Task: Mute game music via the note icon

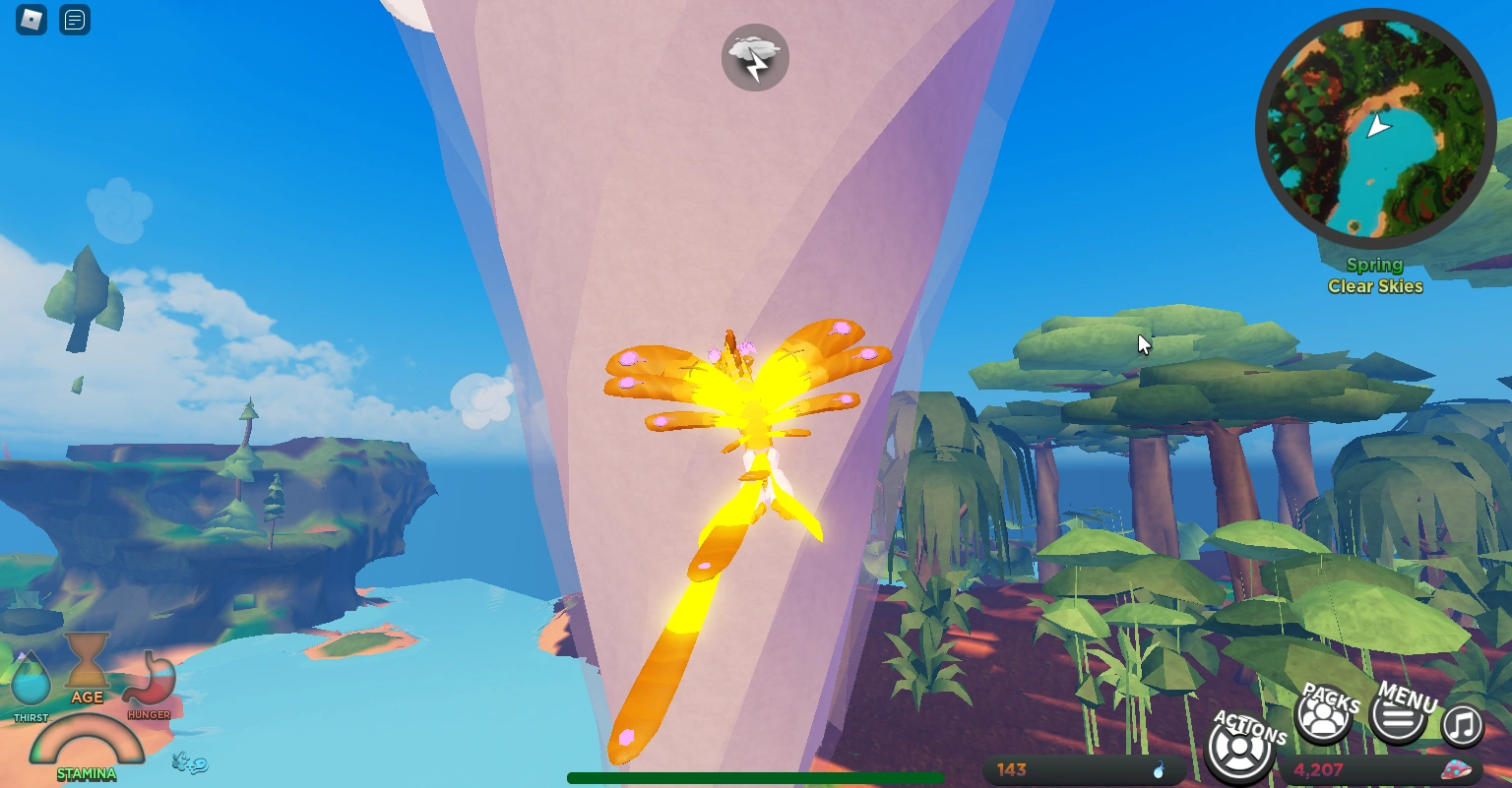Action: (x=1462, y=725)
